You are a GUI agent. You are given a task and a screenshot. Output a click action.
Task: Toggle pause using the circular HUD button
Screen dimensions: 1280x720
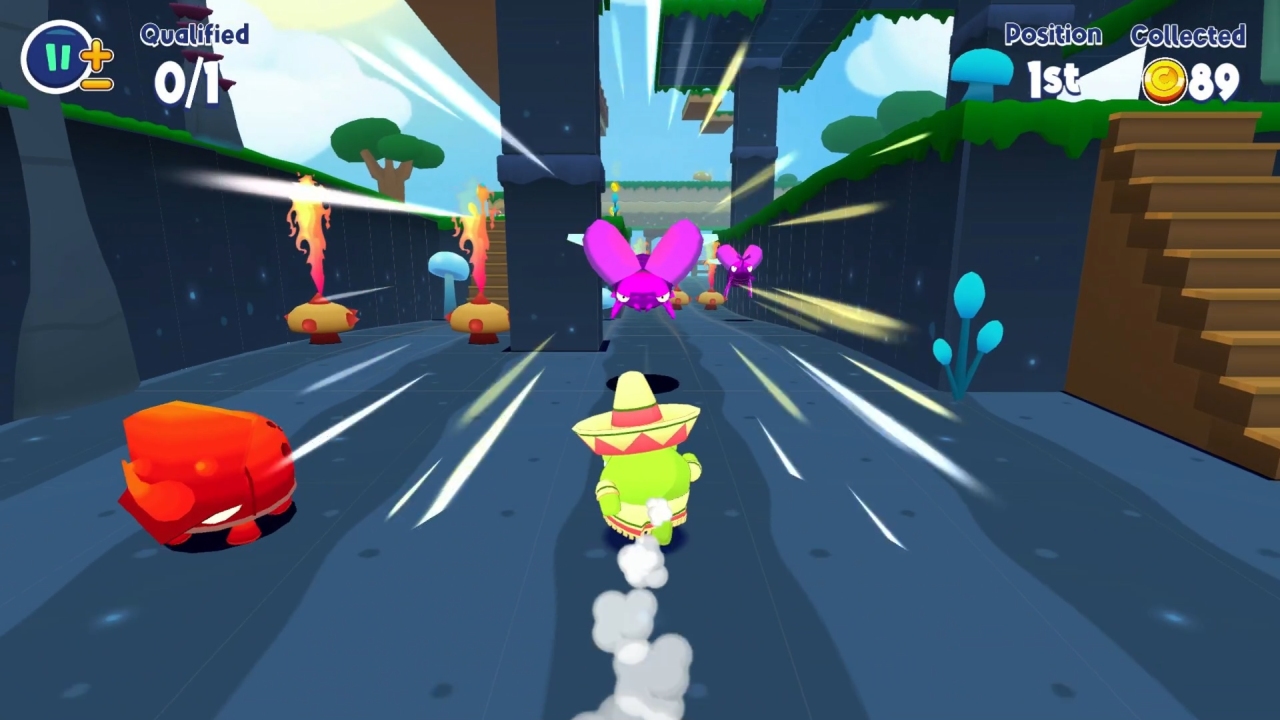pos(50,56)
